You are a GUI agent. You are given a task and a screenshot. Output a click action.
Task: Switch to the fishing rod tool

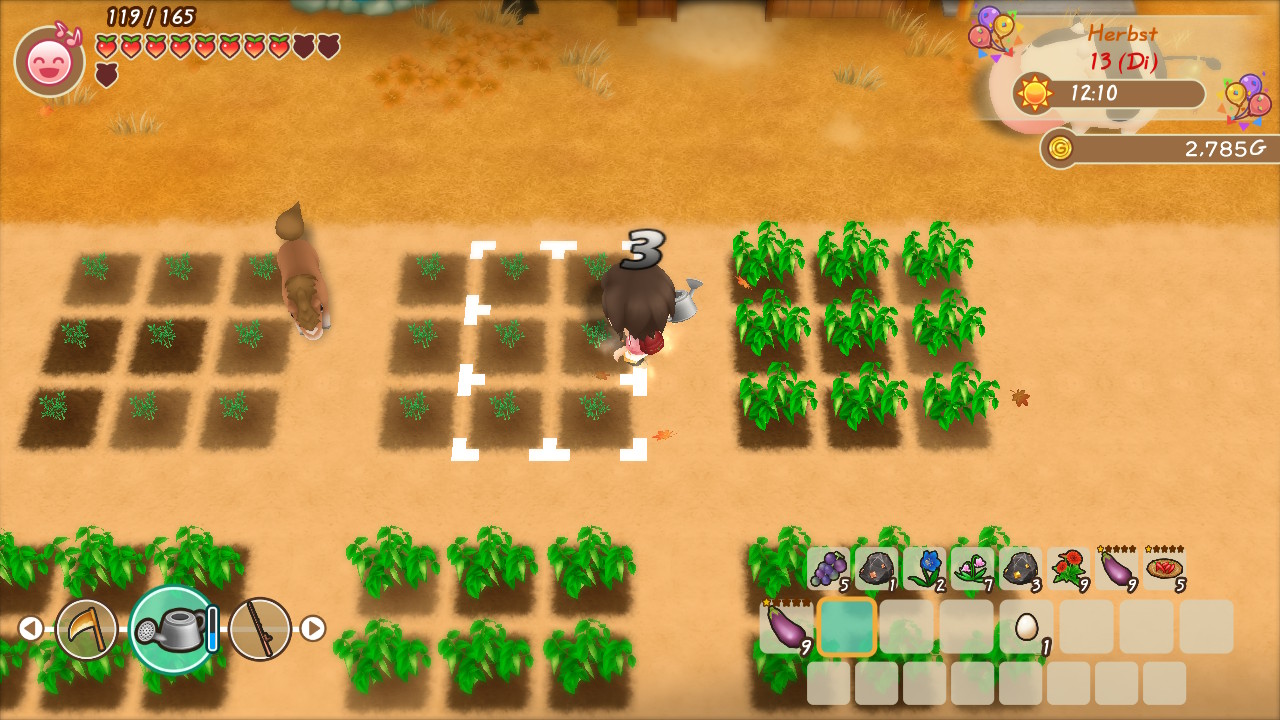pyautogui.click(x=260, y=629)
